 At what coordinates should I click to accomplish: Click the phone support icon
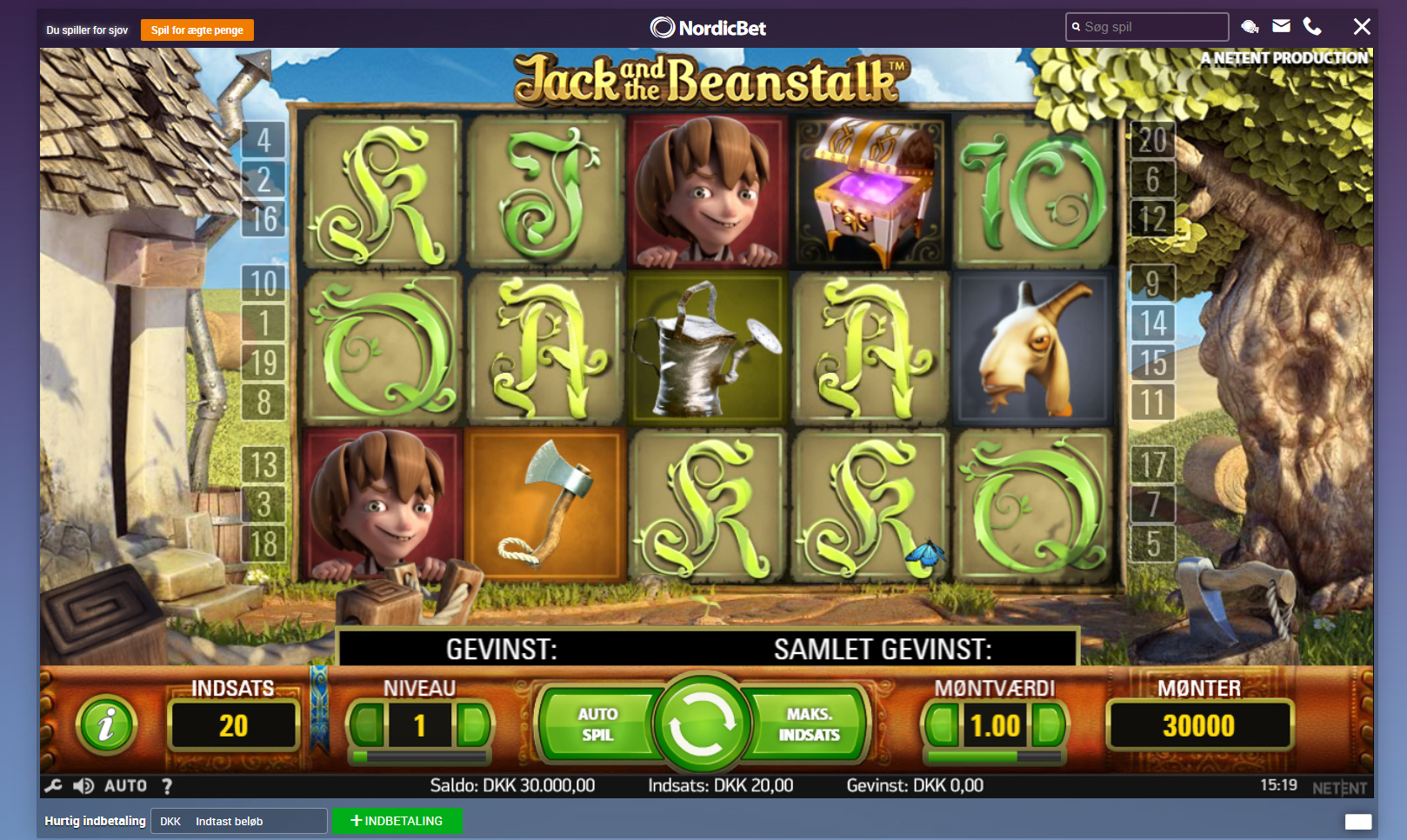pyautogui.click(x=1311, y=26)
